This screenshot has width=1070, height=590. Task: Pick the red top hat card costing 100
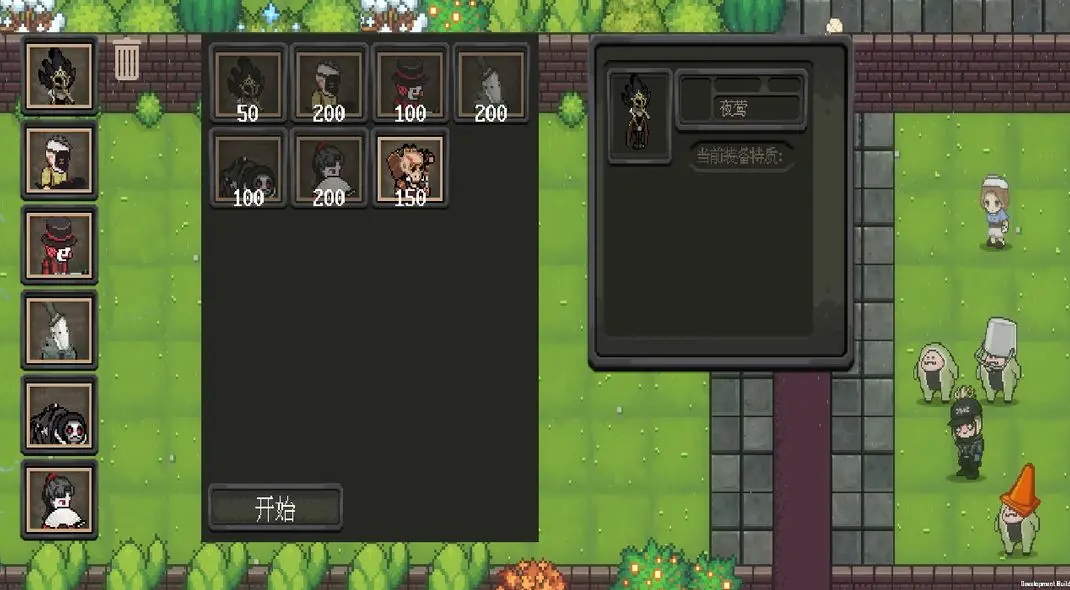410,83
